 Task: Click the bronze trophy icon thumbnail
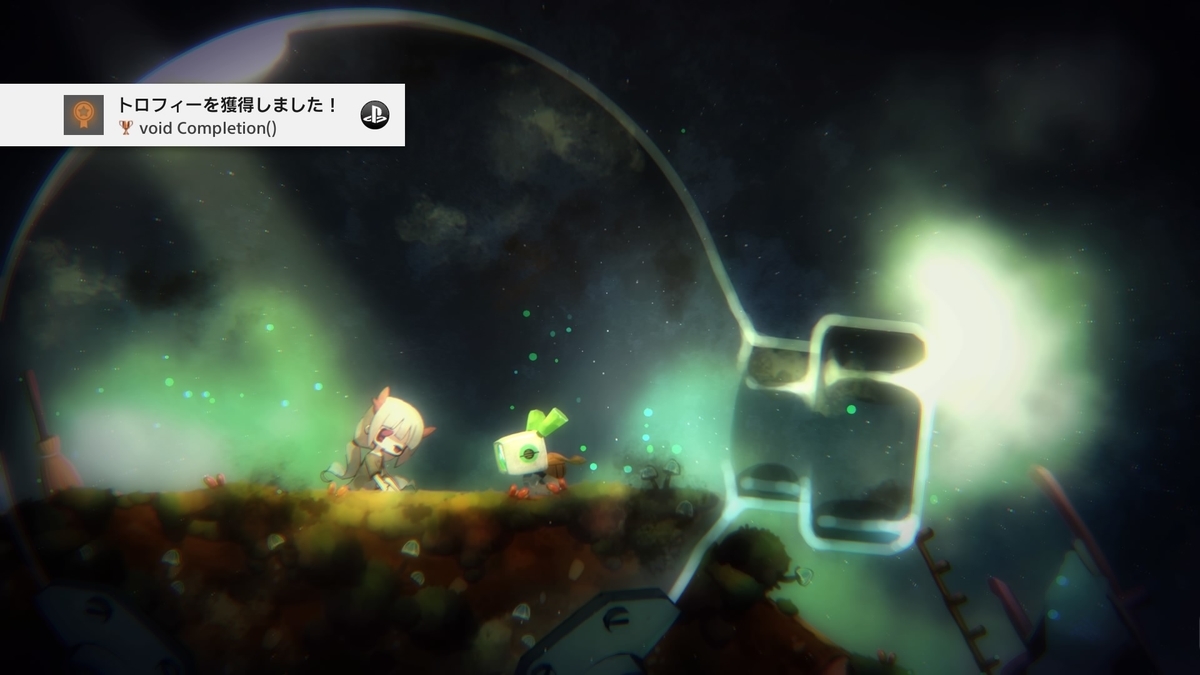point(83,115)
